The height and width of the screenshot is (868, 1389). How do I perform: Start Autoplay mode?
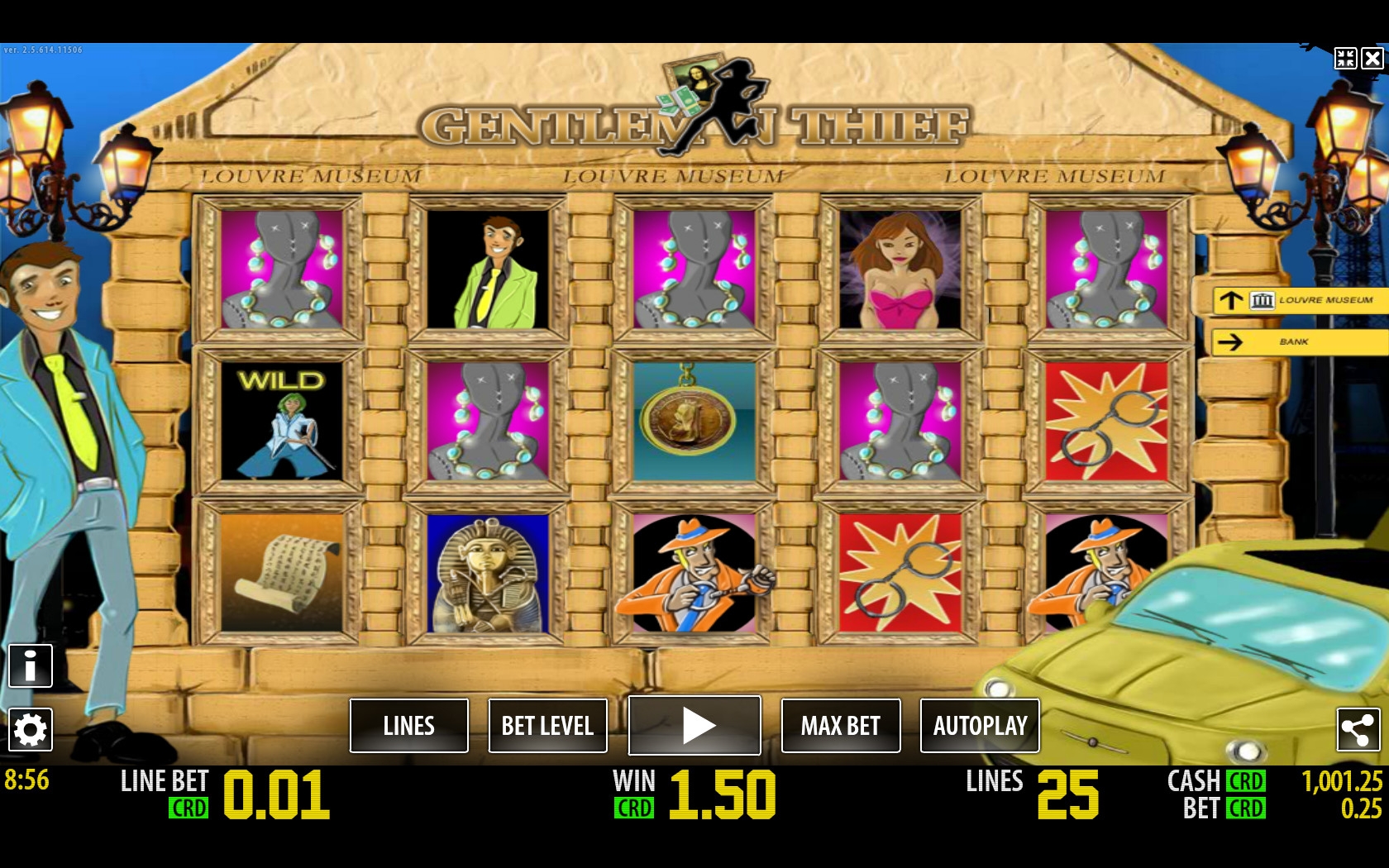click(980, 726)
